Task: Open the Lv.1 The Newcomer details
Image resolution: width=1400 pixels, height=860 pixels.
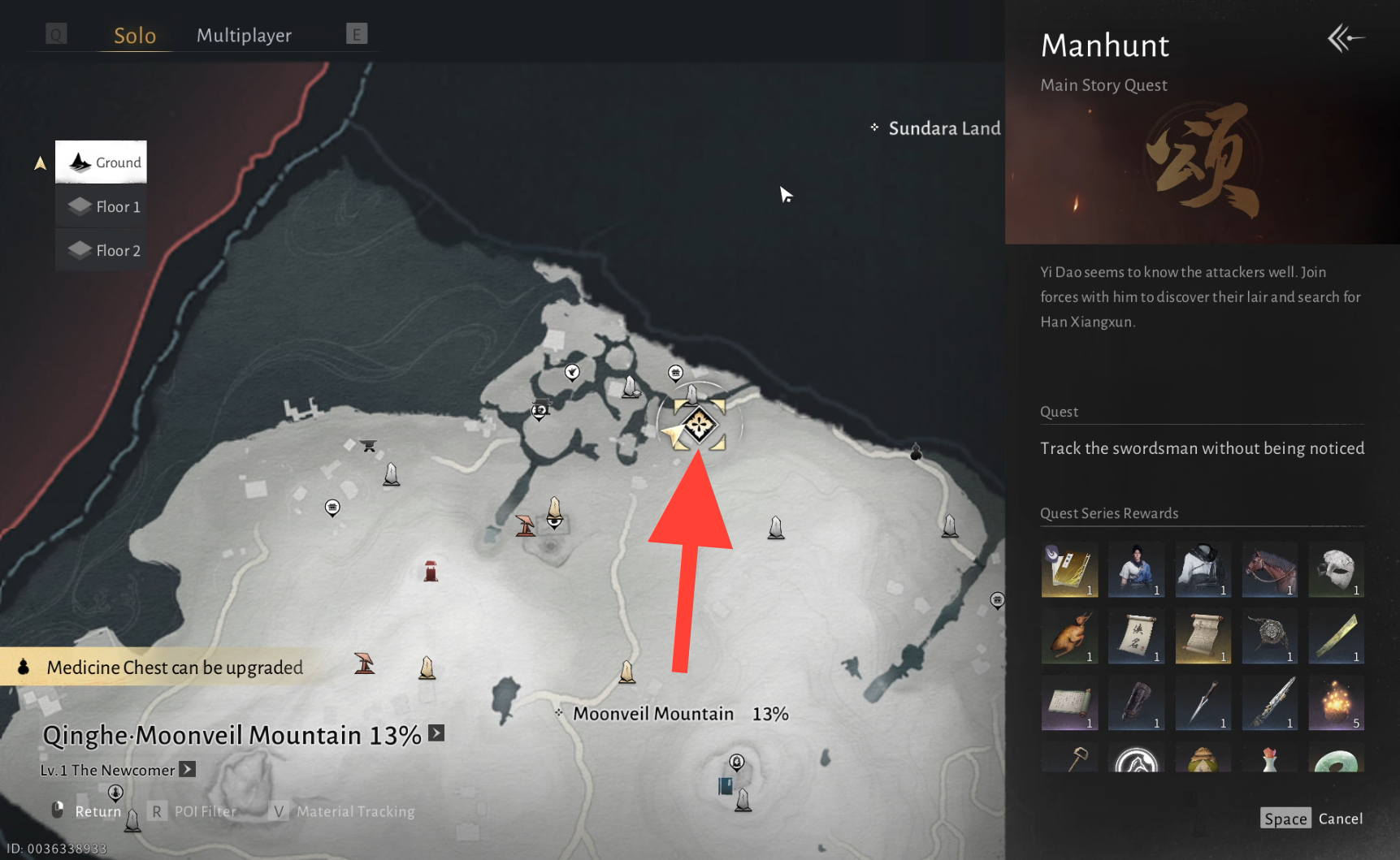Action: [188, 769]
